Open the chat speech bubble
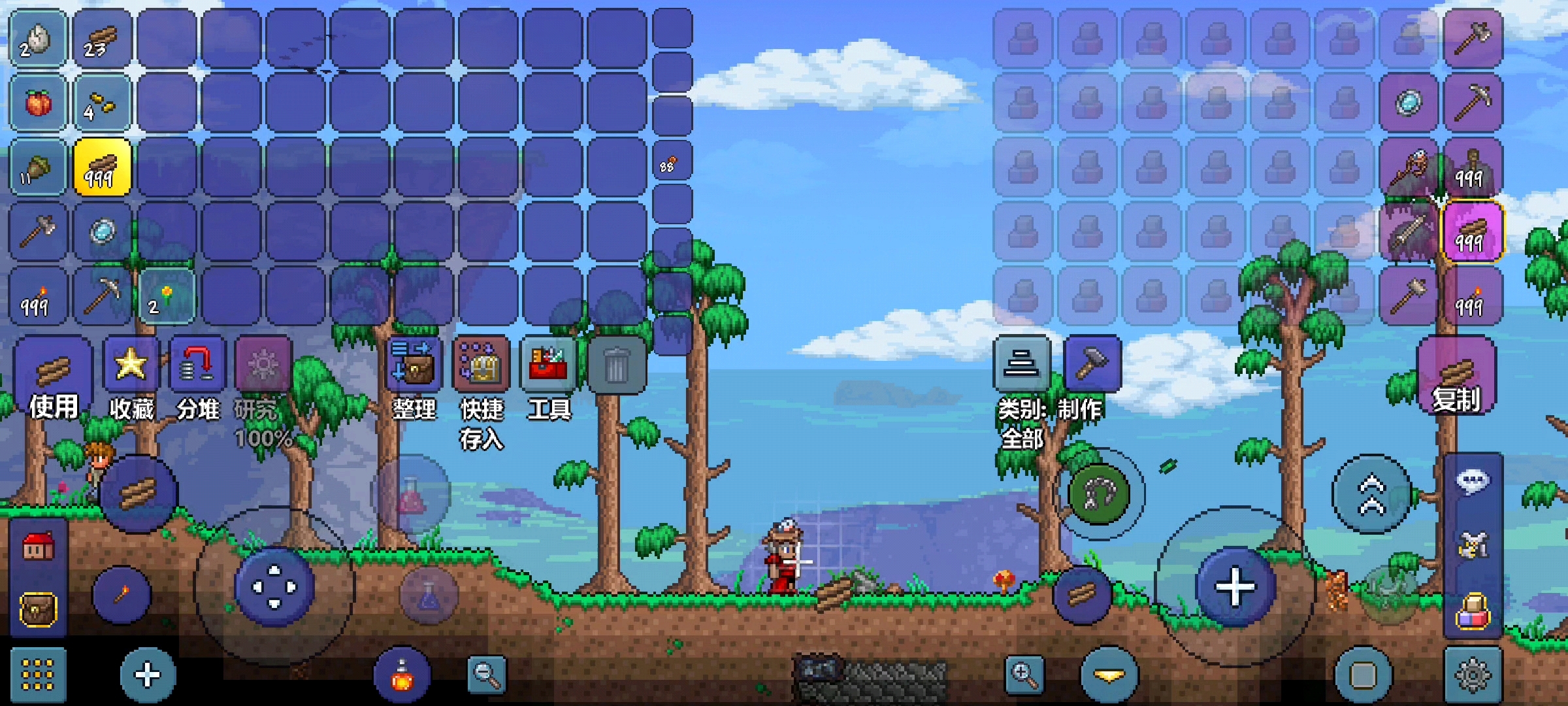 (1473, 482)
